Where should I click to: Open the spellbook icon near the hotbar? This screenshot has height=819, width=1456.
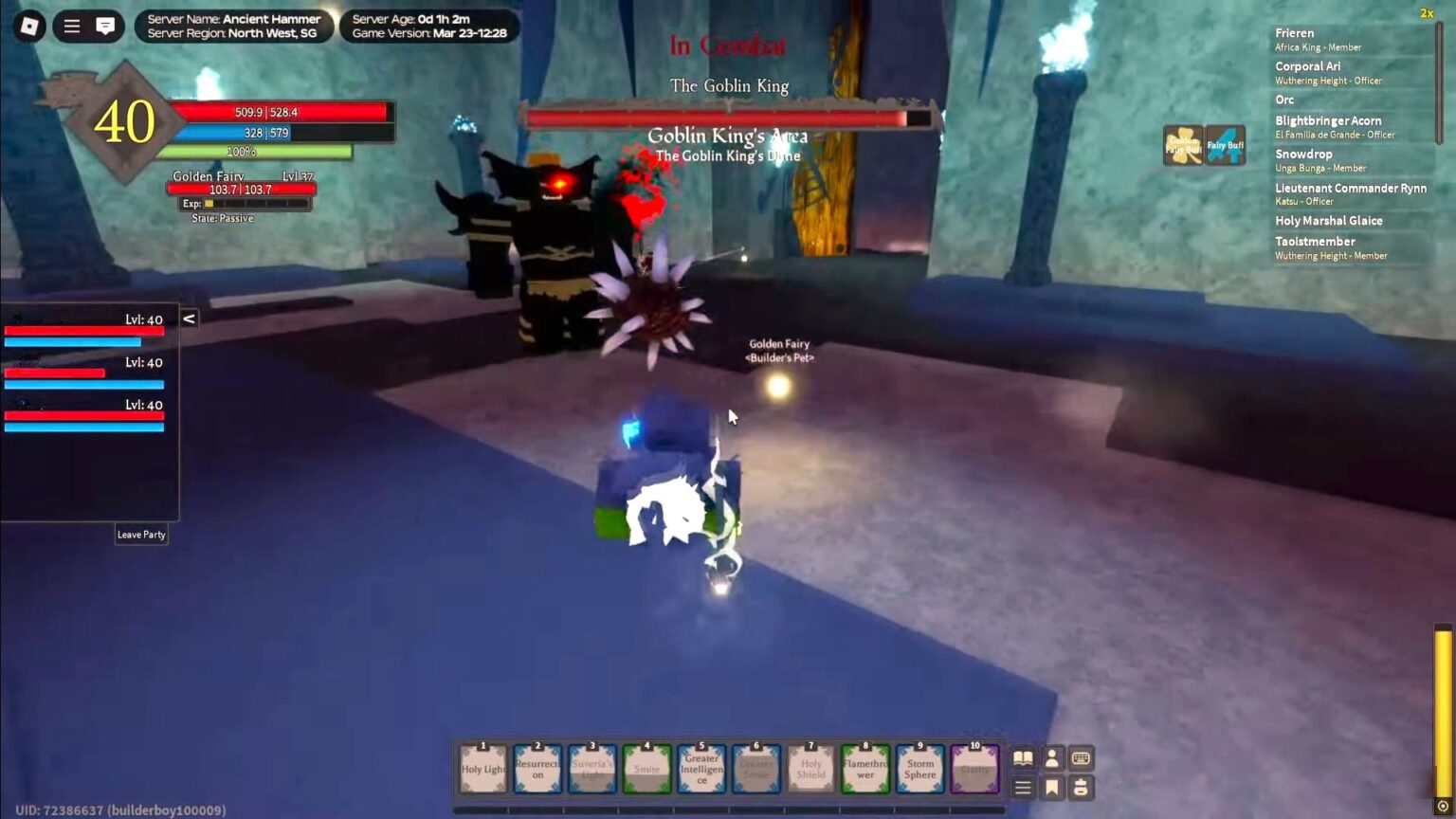(x=1023, y=758)
